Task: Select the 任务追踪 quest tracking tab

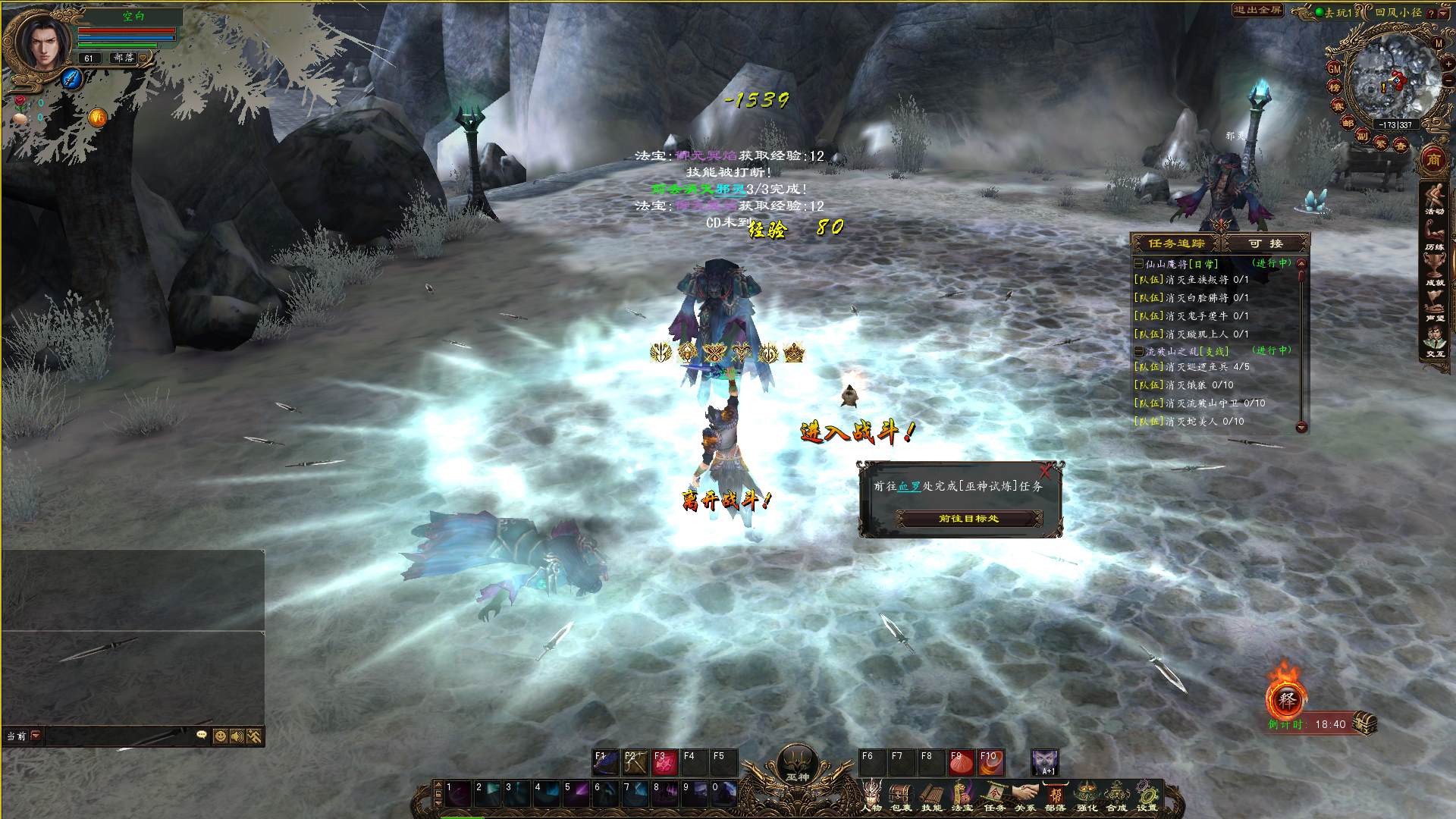Action: (x=1175, y=243)
